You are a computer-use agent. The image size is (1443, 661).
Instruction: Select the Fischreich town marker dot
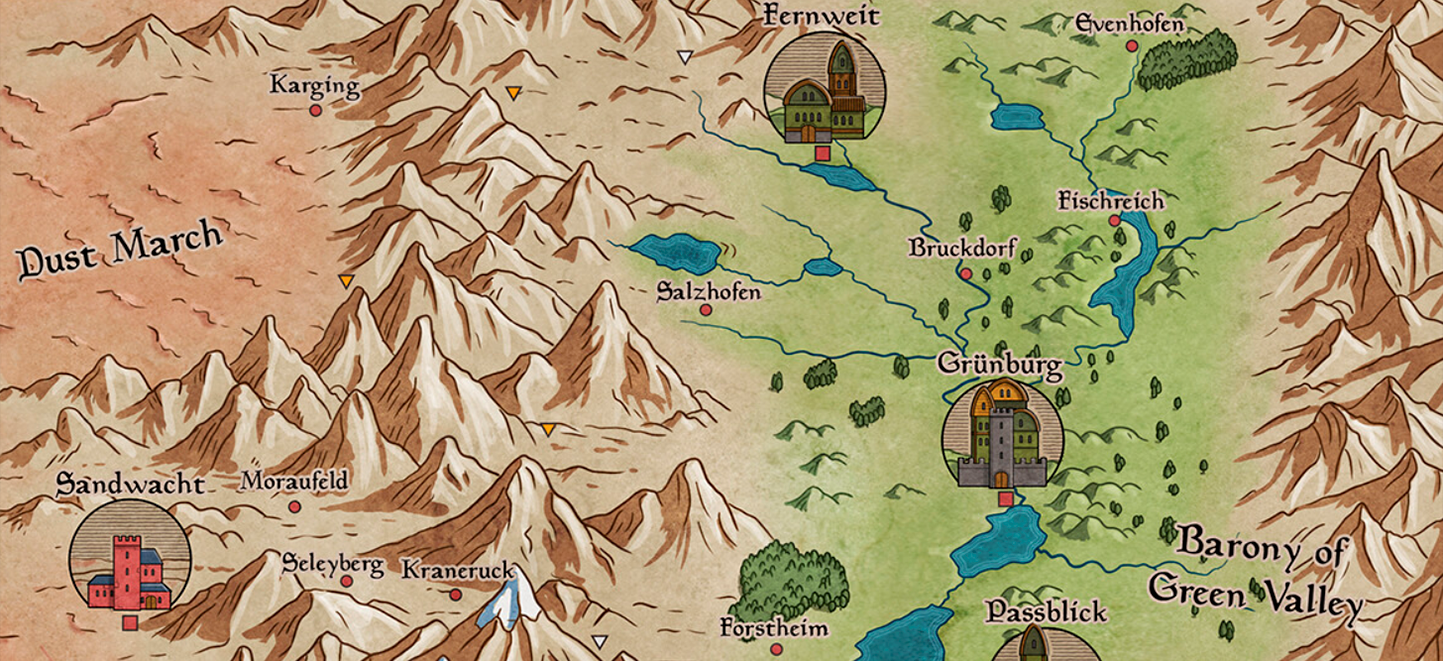coord(1114,221)
